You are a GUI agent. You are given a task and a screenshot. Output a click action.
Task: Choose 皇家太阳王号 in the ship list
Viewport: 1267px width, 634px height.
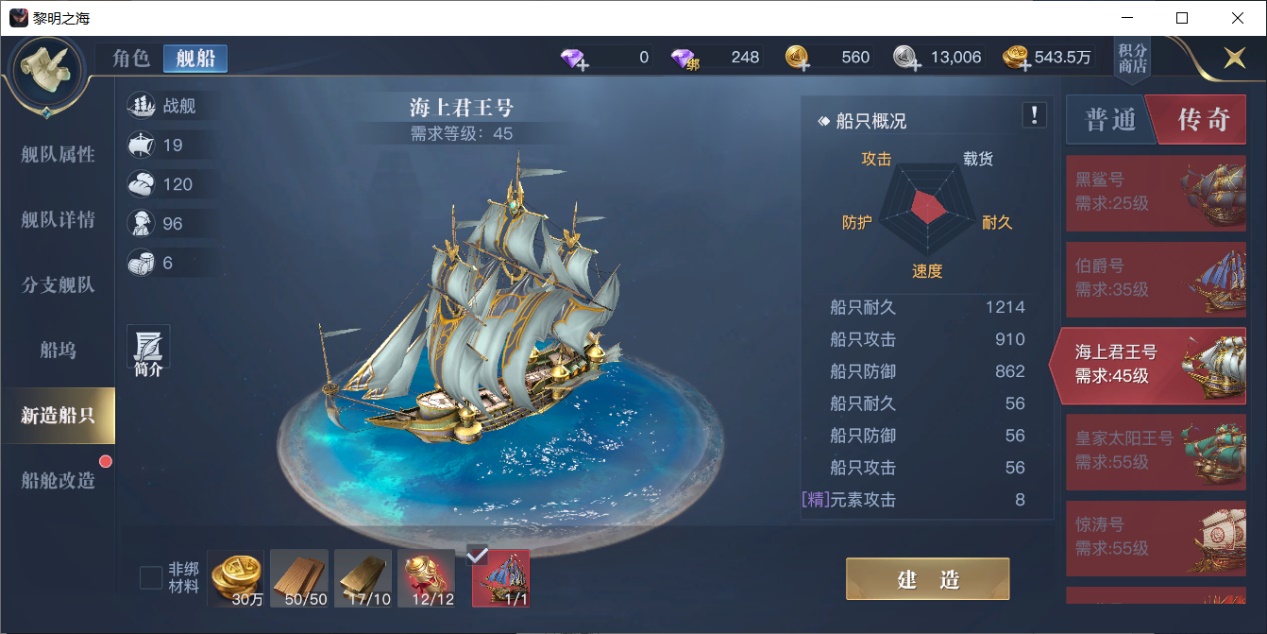click(x=1155, y=451)
